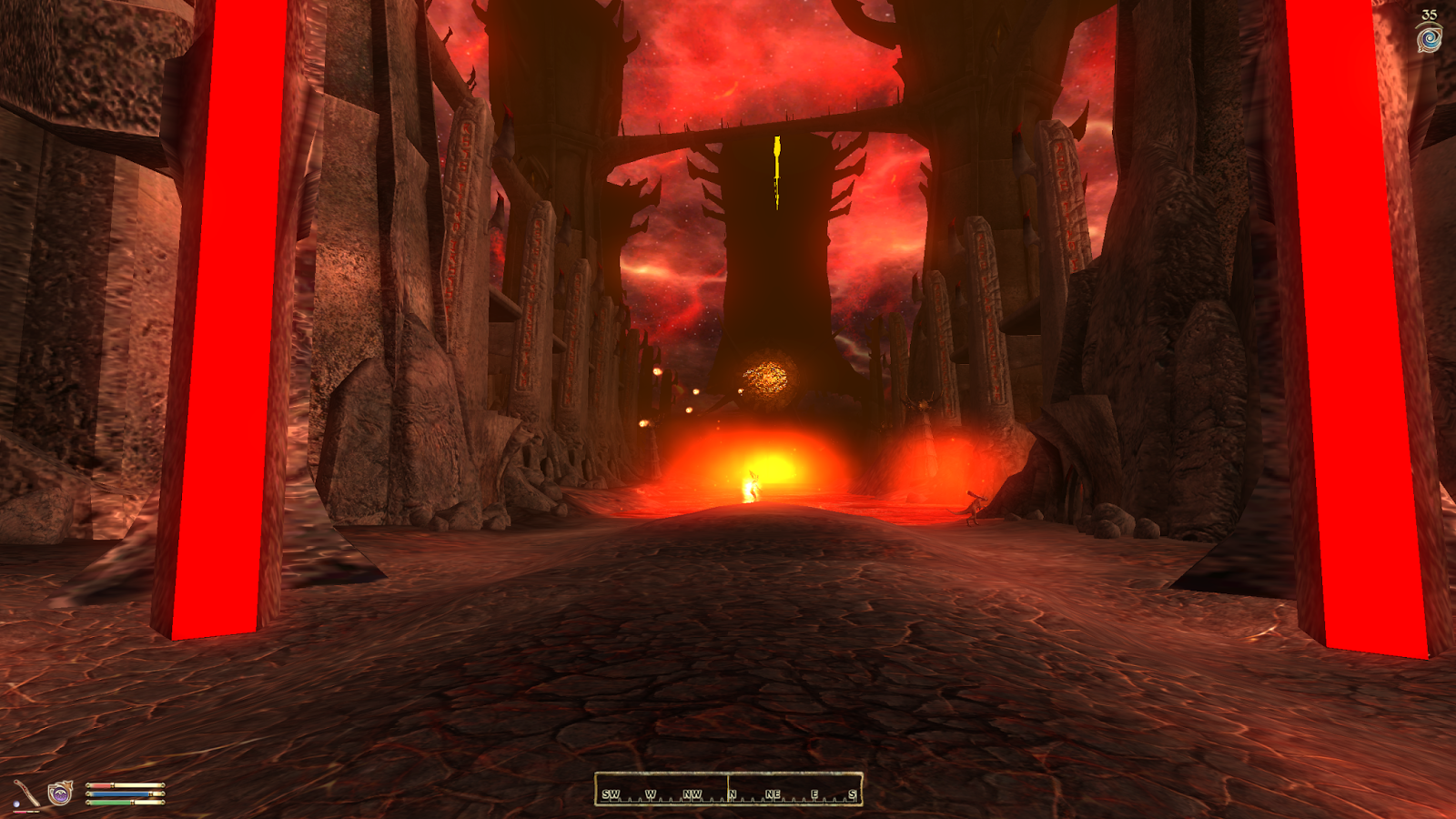Select the equipped blade weapon icon
Viewport: 1456px width, 819px height.
[27, 792]
